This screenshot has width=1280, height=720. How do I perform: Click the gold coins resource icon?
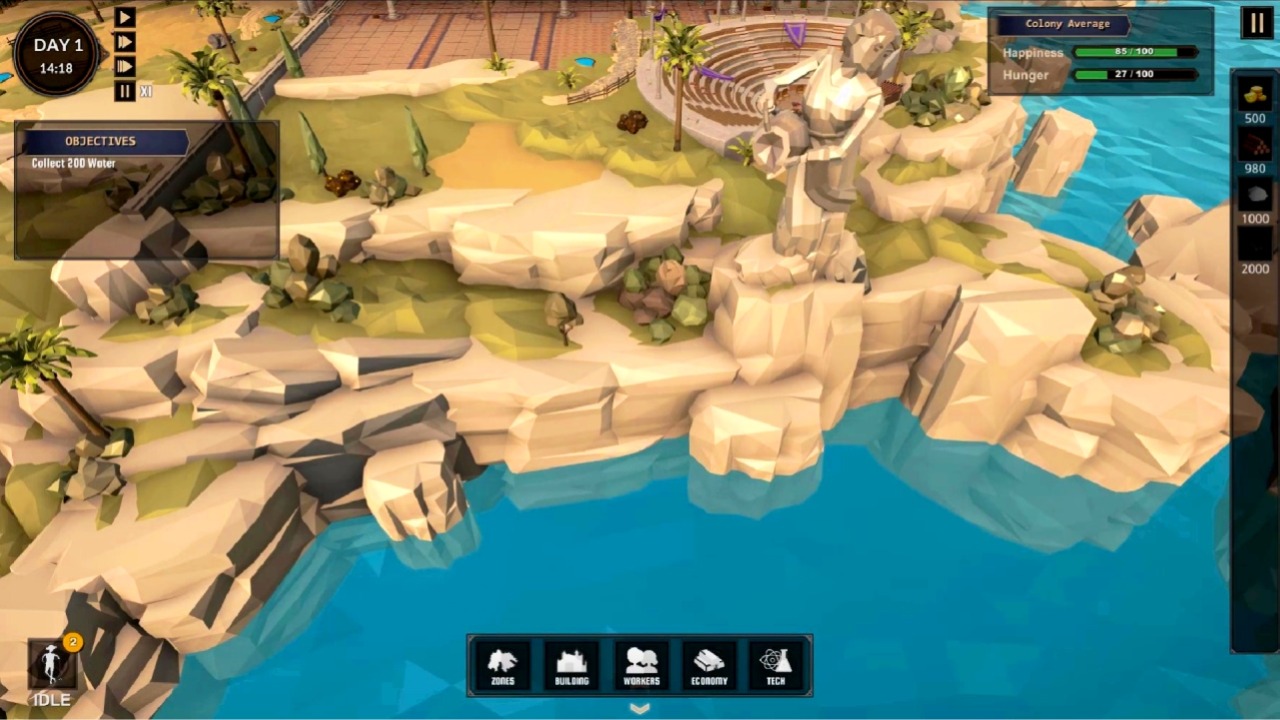(1254, 96)
